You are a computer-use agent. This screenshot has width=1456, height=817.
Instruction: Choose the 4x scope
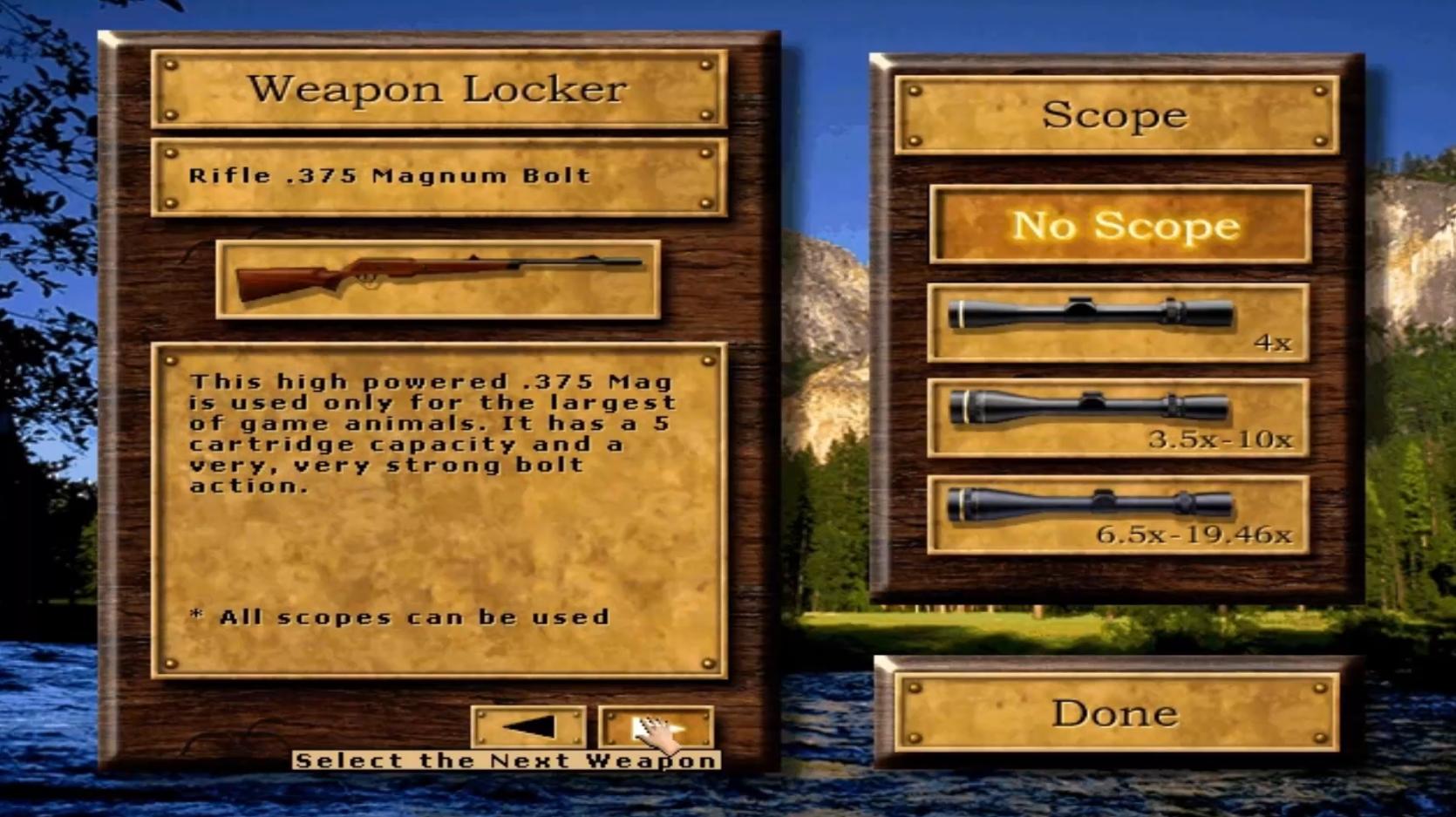click(x=1118, y=322)
